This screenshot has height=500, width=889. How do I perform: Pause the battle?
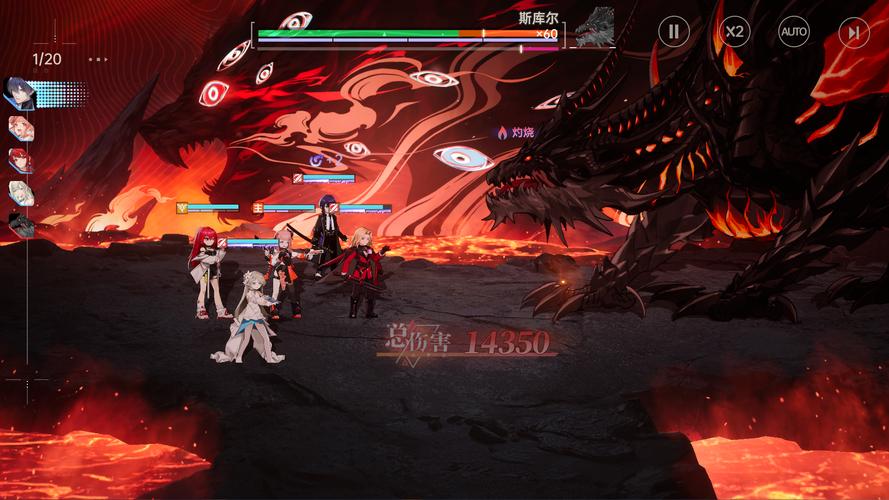tap(673, 32)
